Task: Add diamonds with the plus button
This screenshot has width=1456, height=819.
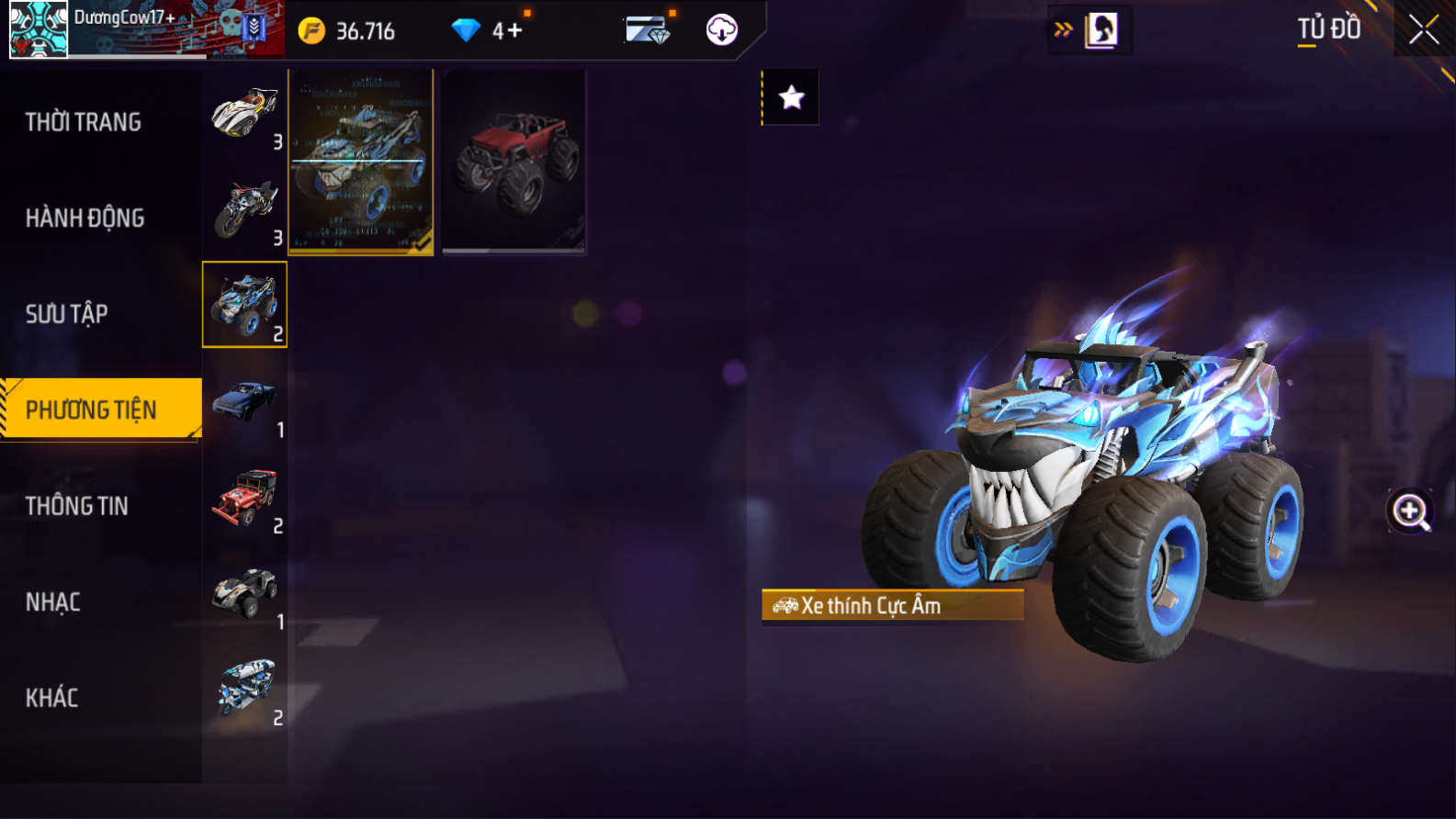Action: 514,30
